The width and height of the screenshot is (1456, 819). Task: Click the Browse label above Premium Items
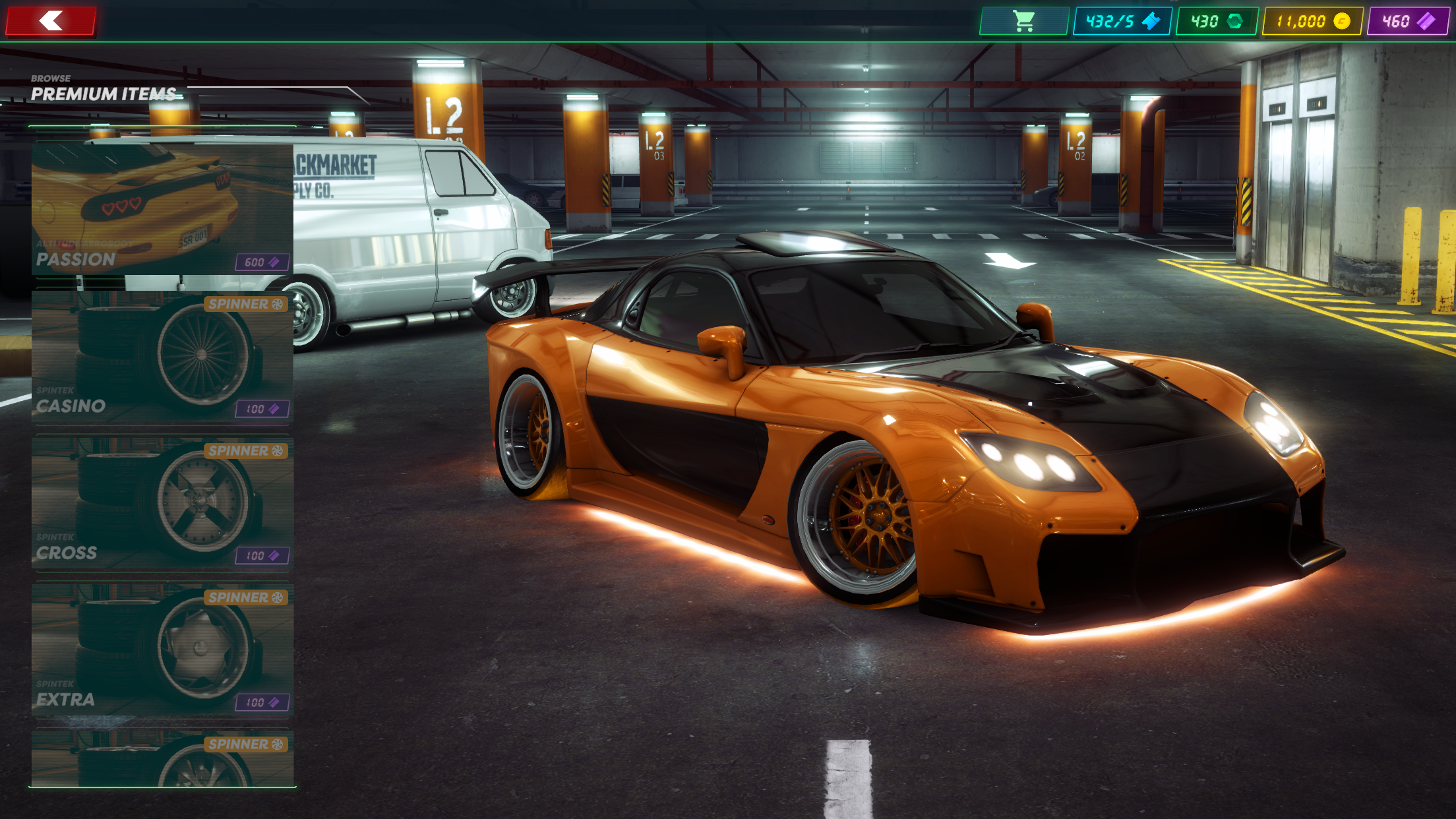(51, 78)
